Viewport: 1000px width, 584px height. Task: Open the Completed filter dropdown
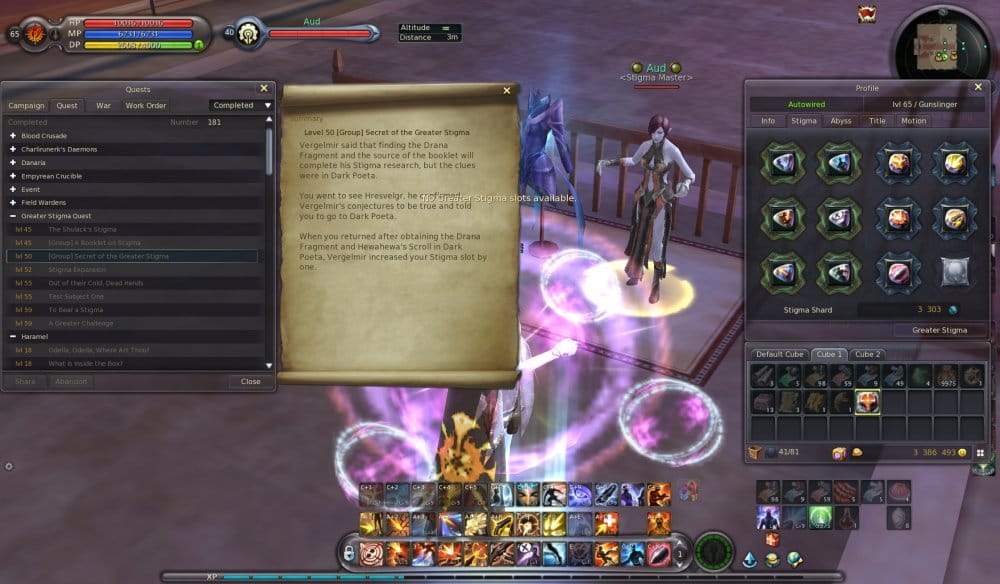[242, 105]
